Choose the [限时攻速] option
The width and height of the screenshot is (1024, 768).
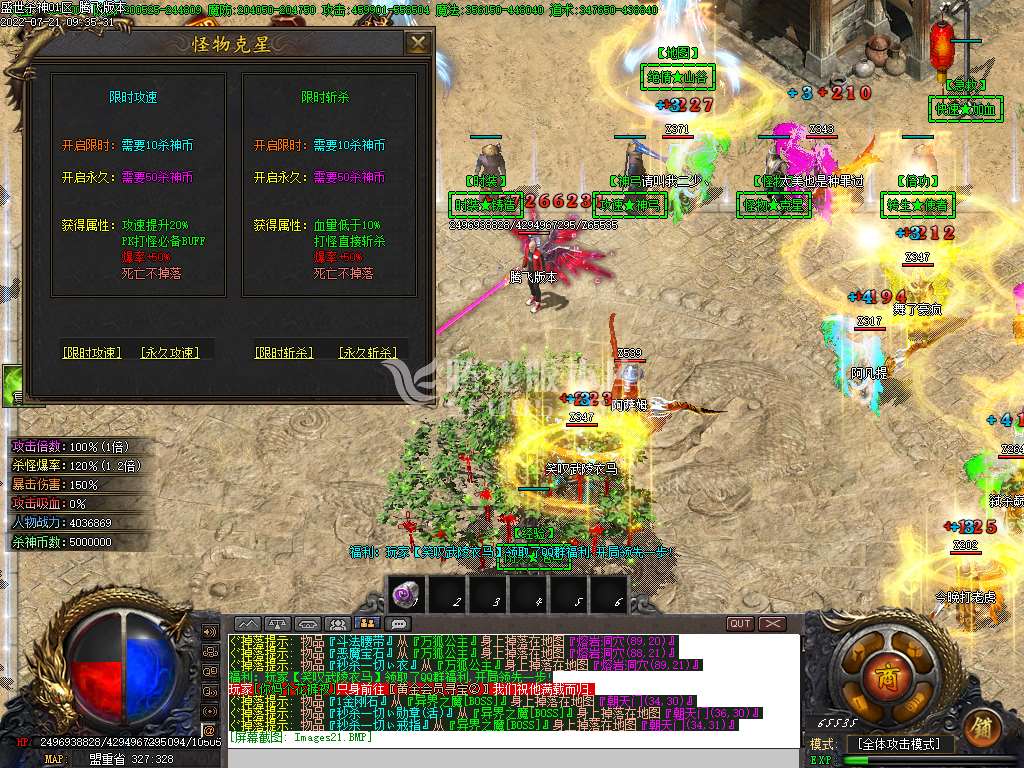[x=91, y=352]
